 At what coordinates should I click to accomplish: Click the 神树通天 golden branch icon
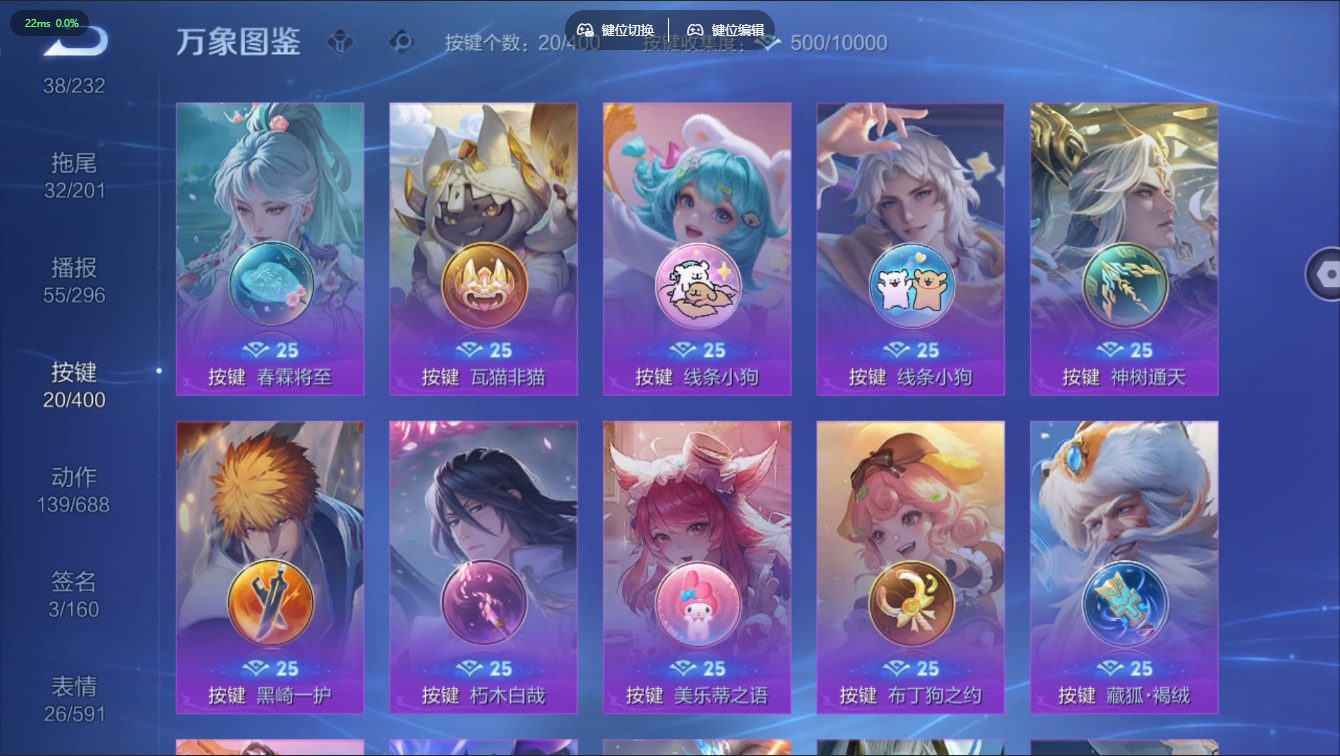(1125, 285)
